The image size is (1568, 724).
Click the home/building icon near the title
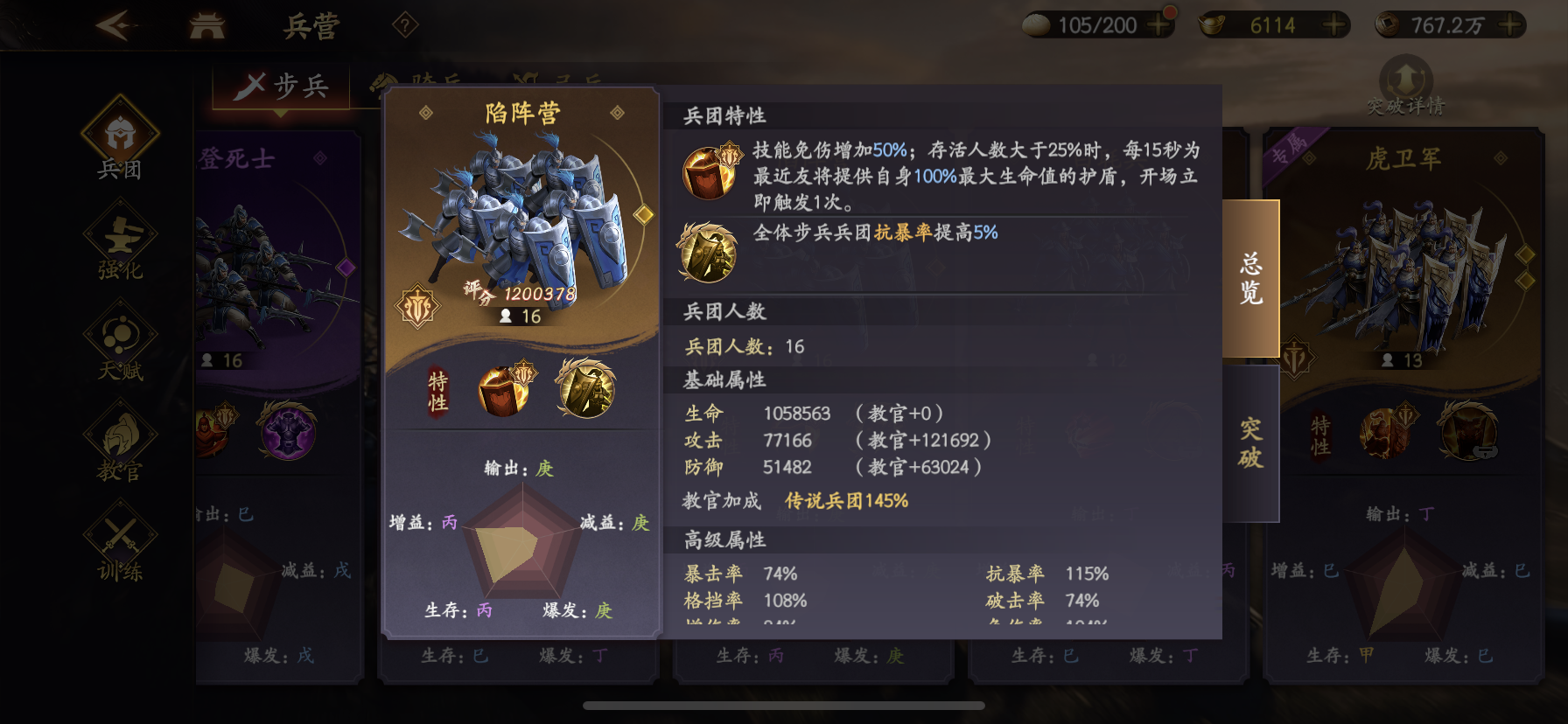coord(205,24)
